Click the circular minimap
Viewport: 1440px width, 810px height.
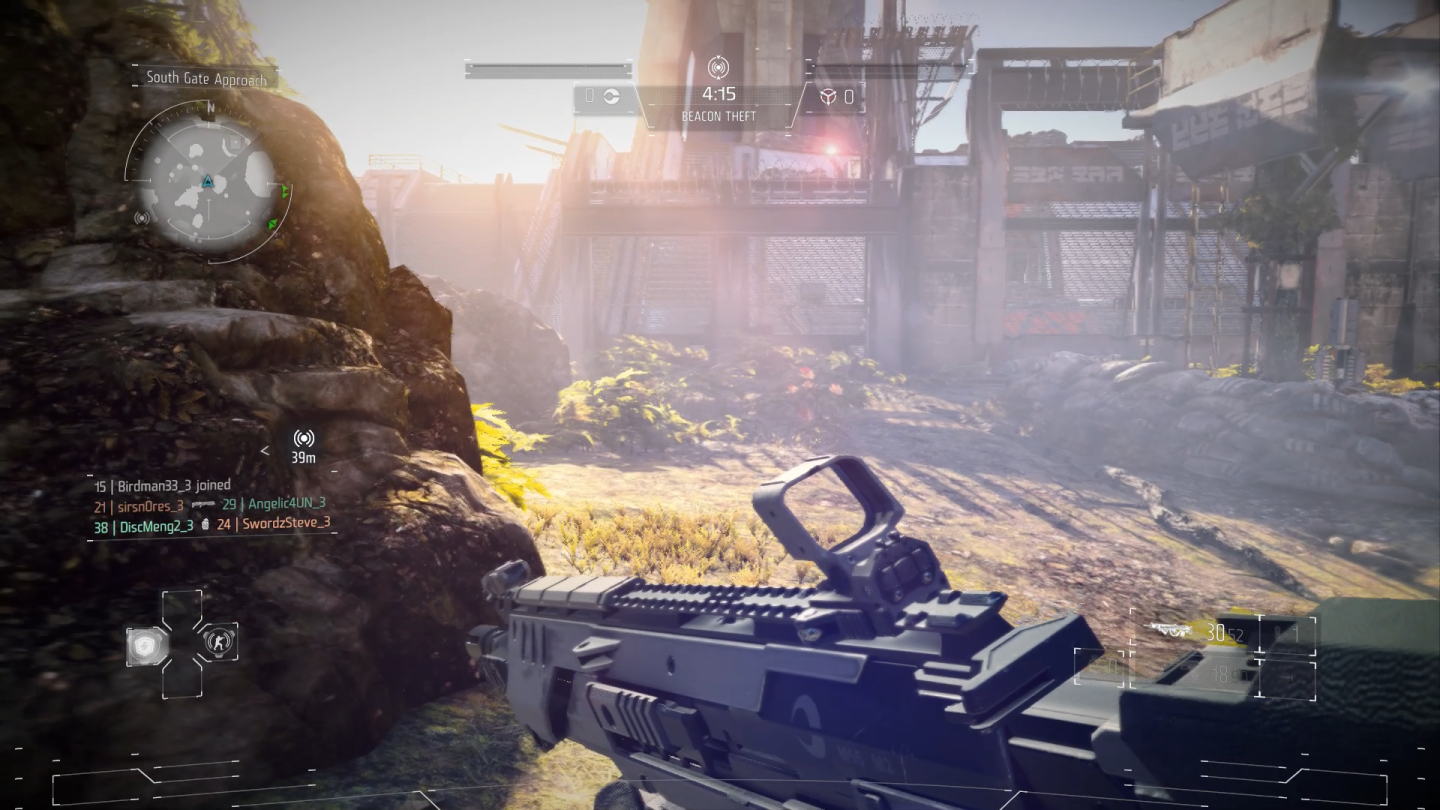click(x=206, y=182)
